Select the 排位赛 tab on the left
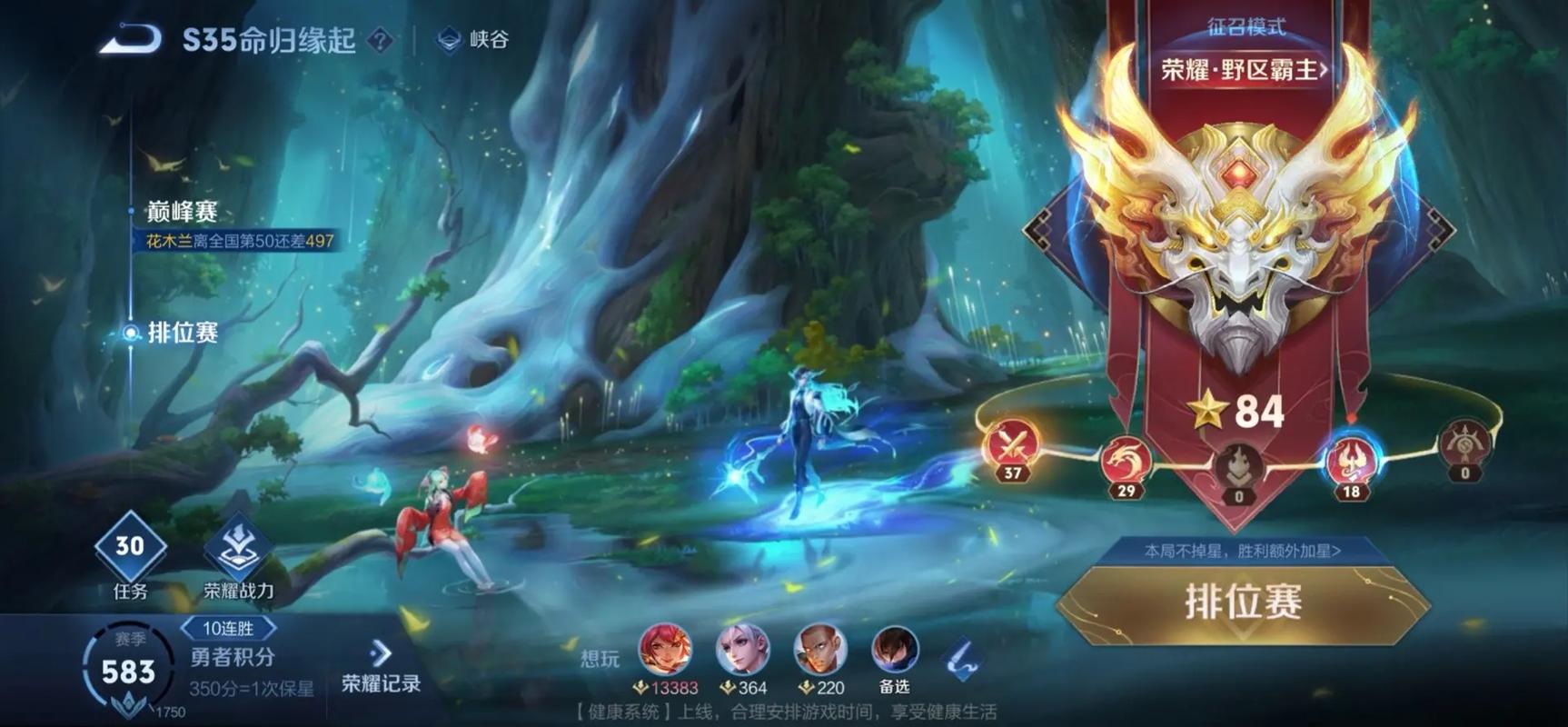The image size is (1568, 727). pos(182,333)
